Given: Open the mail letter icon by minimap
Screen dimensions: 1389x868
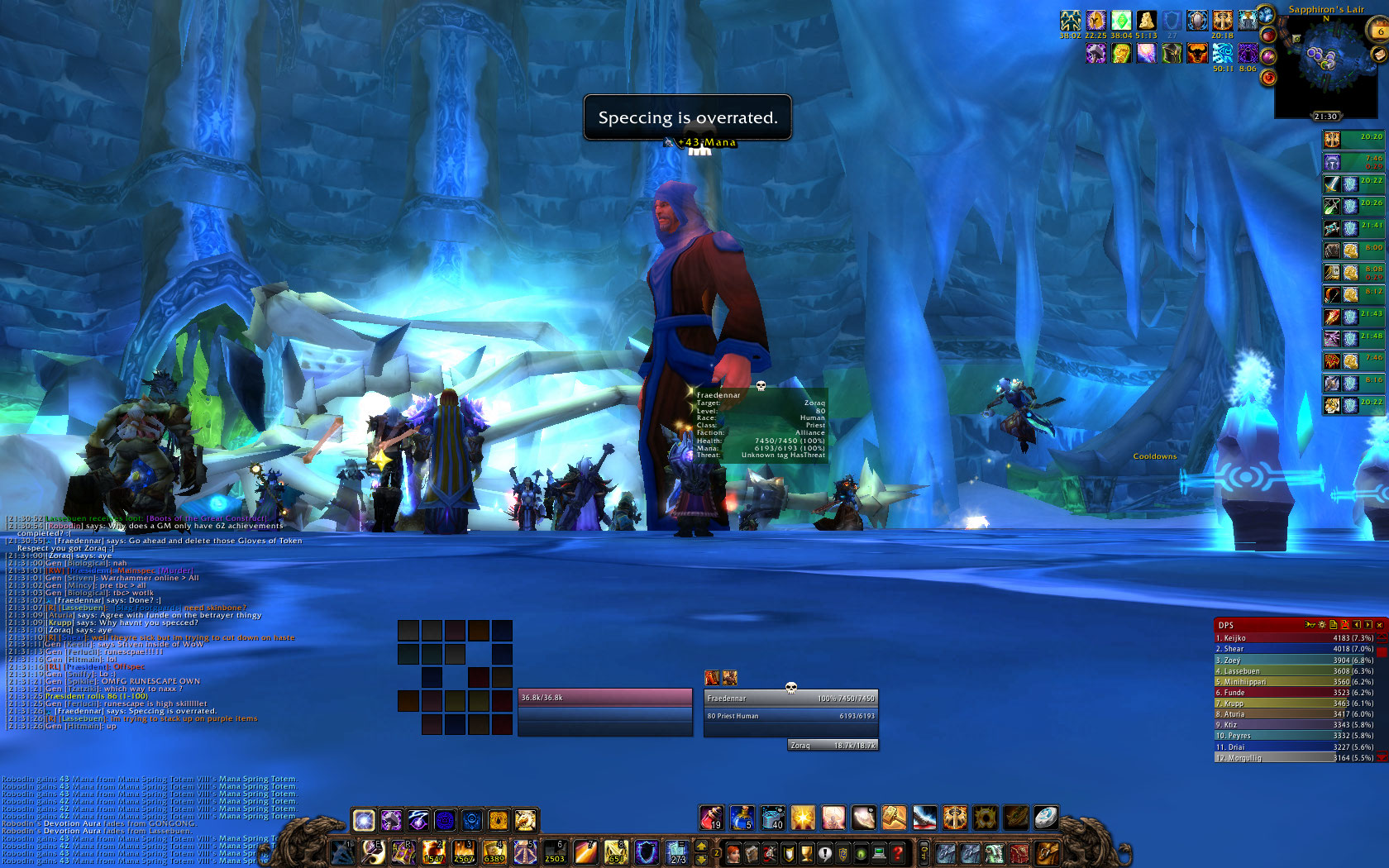Looking at the screenshot, I should pyautogui.click(x=1378, y=54).
